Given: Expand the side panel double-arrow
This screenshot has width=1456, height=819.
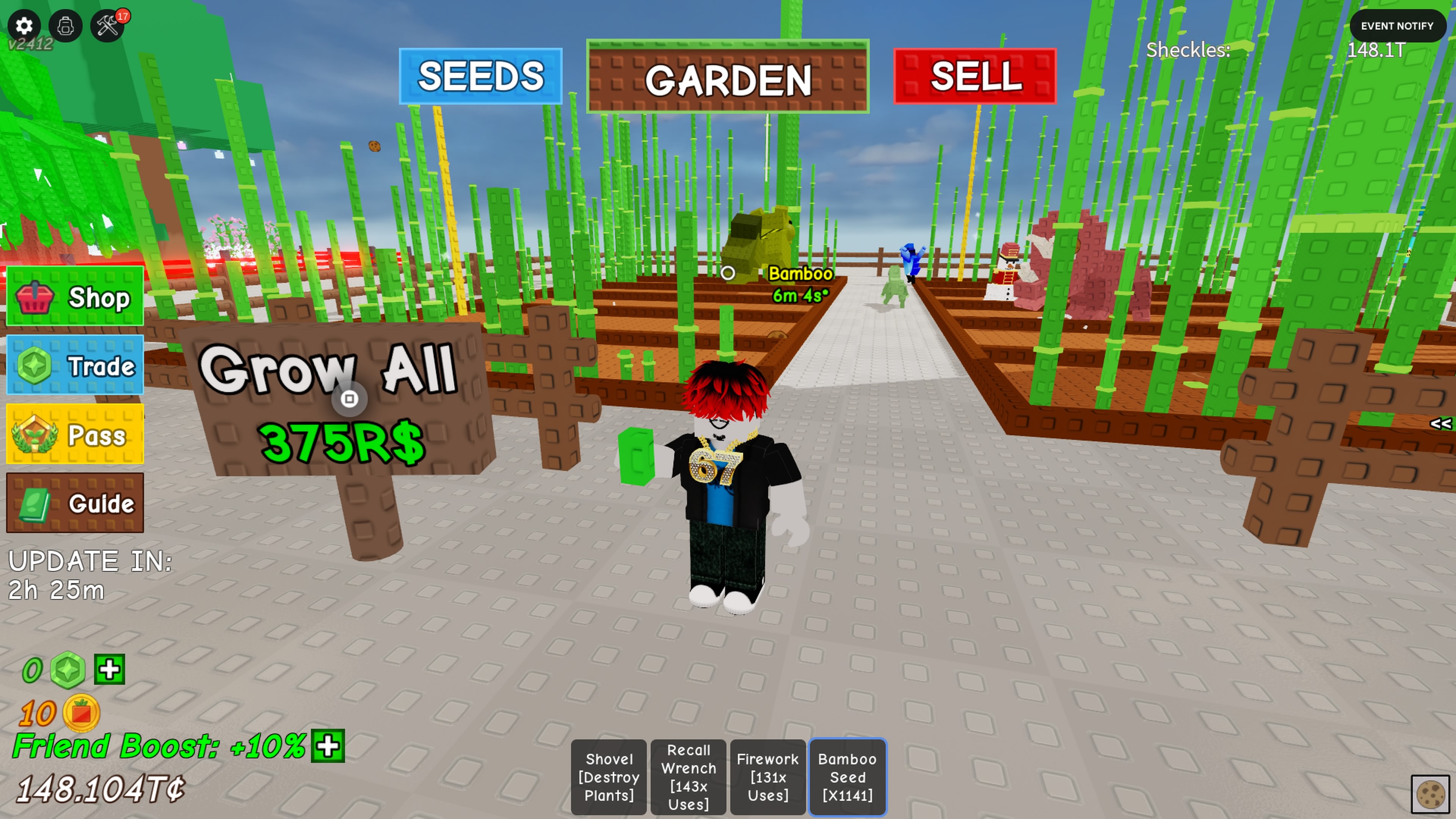Looking at the screenshot, I should coord(1440,424).
